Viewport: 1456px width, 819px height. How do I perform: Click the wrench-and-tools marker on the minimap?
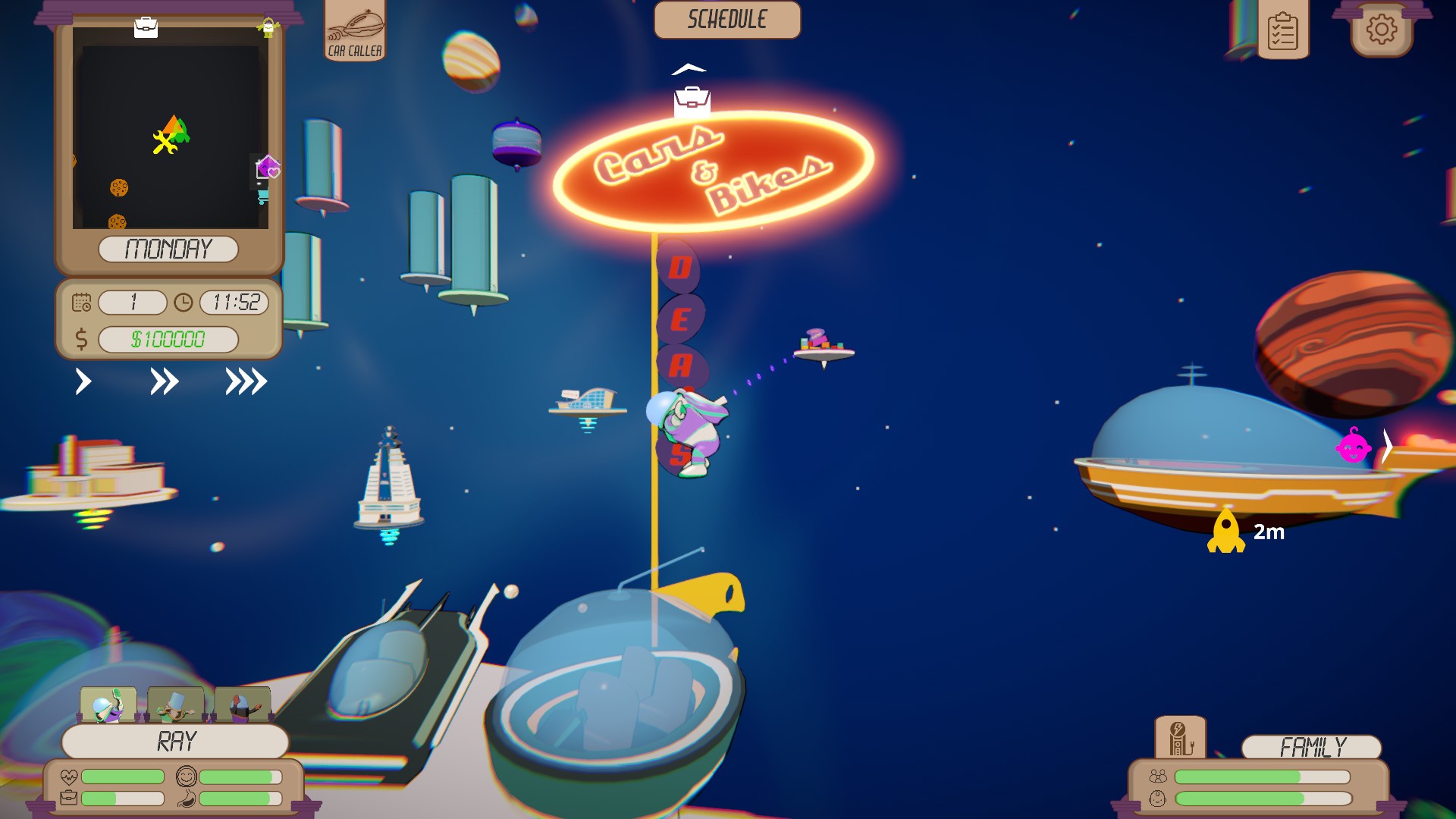[x=165, y=141]
